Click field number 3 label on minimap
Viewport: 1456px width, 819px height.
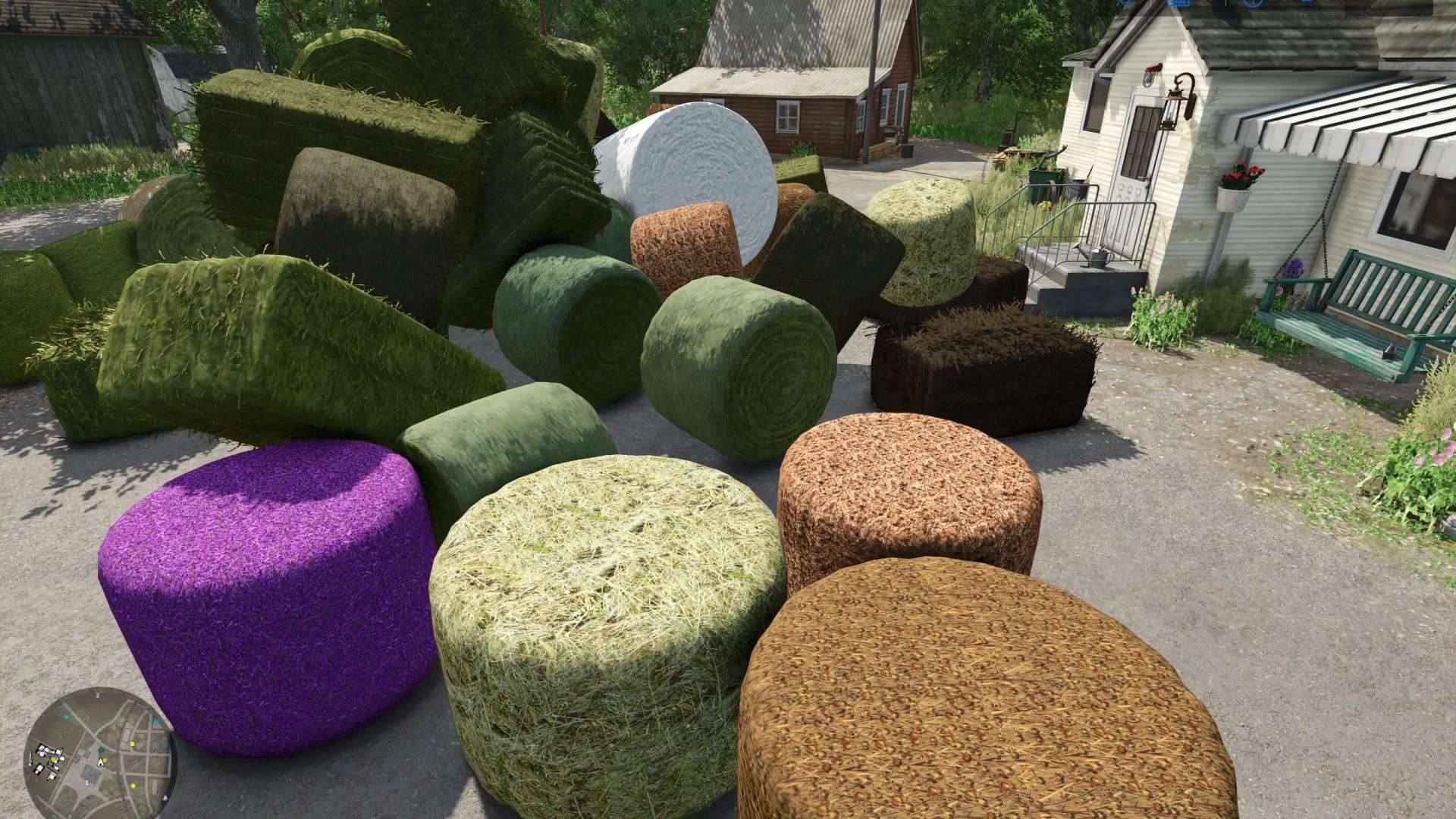(59, 734)
